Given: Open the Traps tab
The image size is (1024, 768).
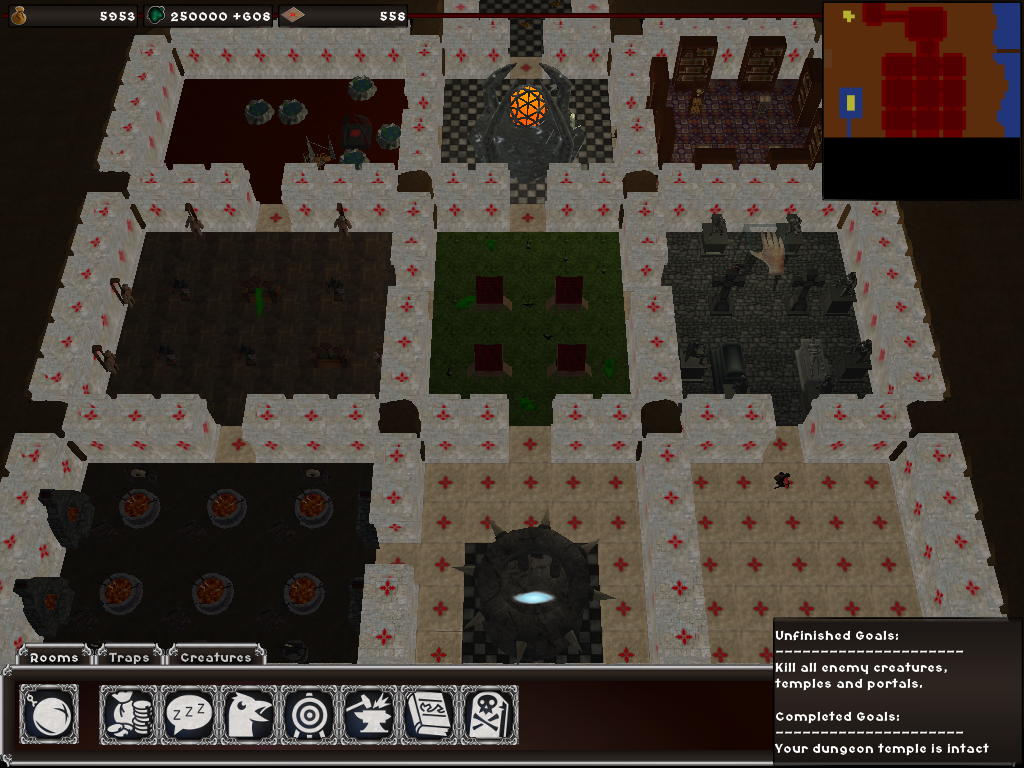Looking at the screenshot, I should [130, 657].
